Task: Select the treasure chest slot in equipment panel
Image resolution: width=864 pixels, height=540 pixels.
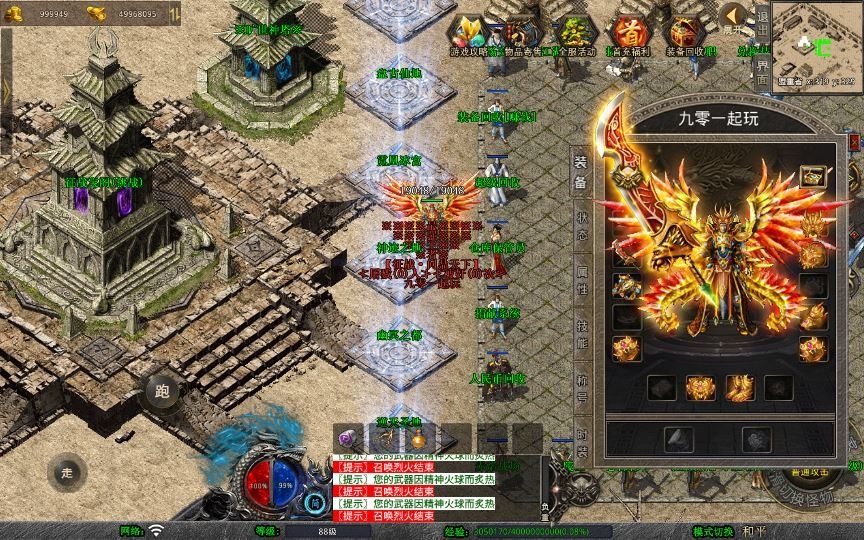Action: coord(812,176)
